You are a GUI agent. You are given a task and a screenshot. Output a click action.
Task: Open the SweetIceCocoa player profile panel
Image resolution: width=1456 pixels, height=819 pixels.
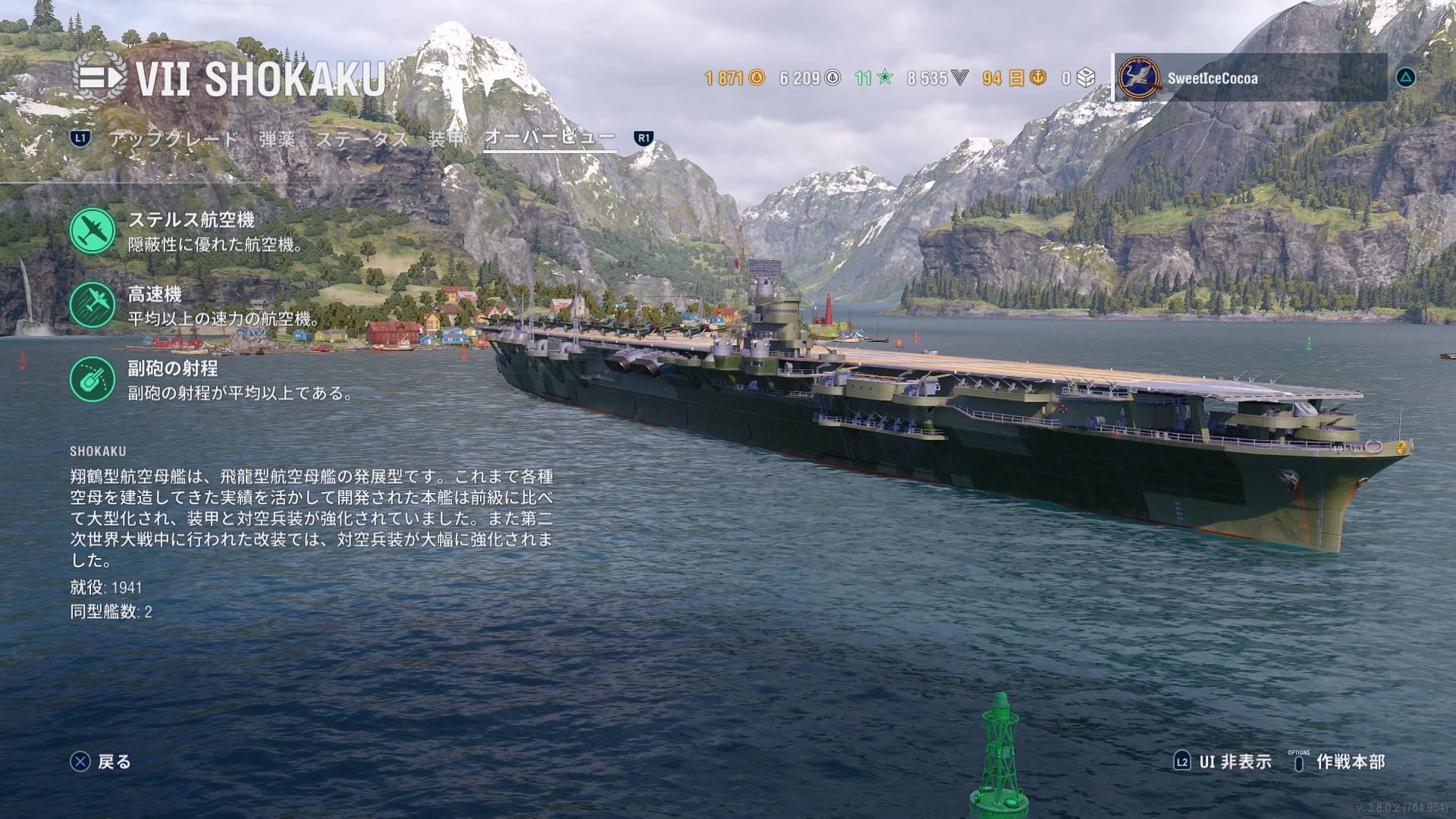pos(1251,78)
